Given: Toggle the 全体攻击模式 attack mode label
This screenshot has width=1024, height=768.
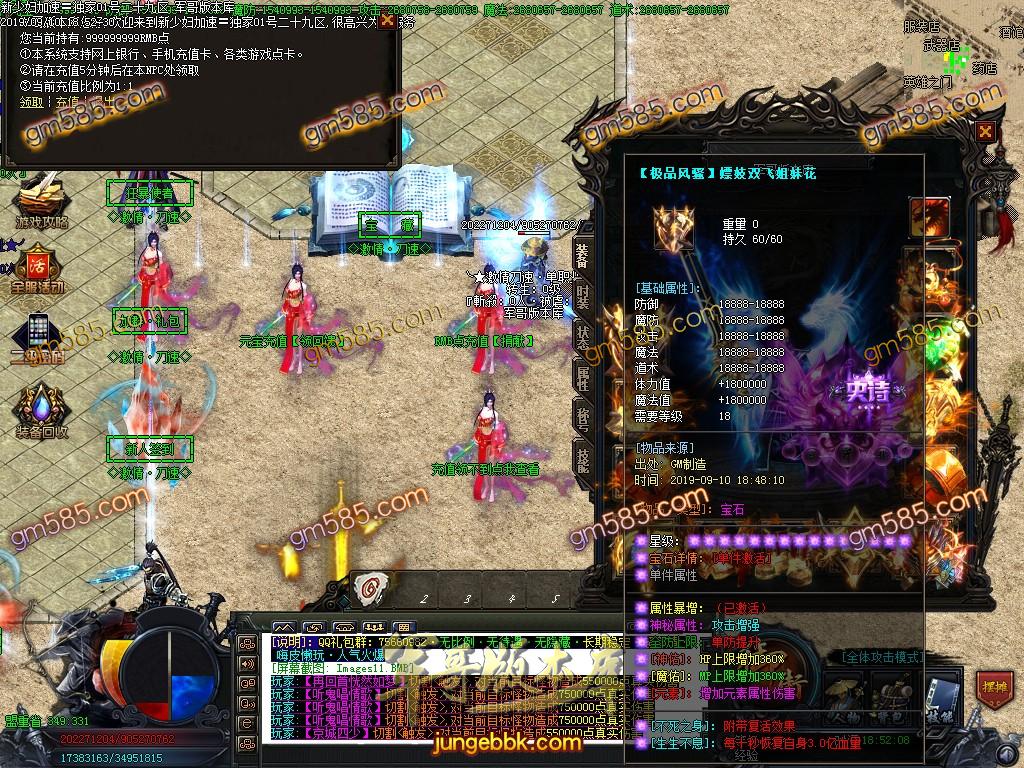Looking at the screenshot, I should [x=880, y=657].
